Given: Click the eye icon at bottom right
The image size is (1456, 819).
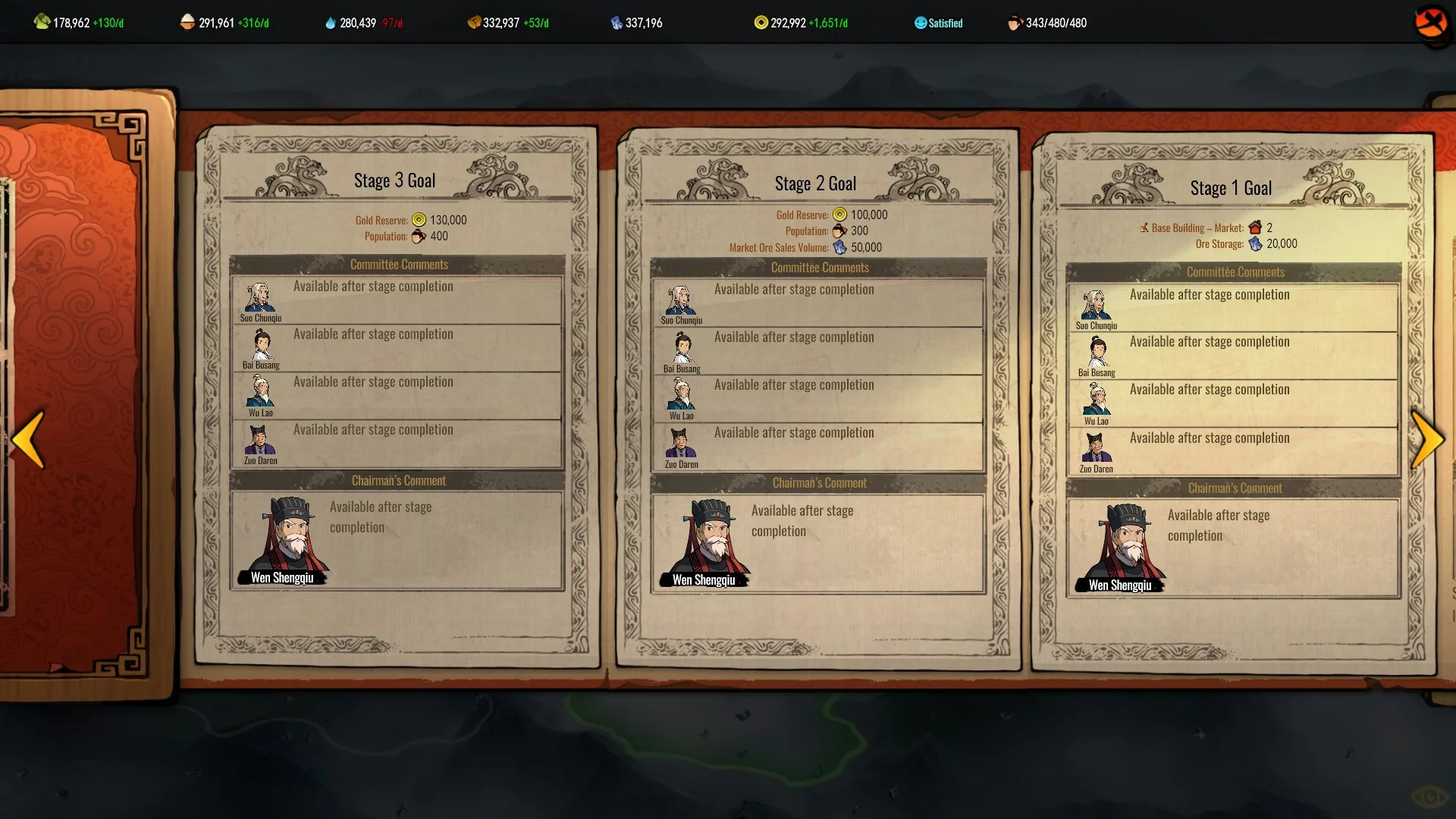Looking at the screenshot, I should 1429,796.
